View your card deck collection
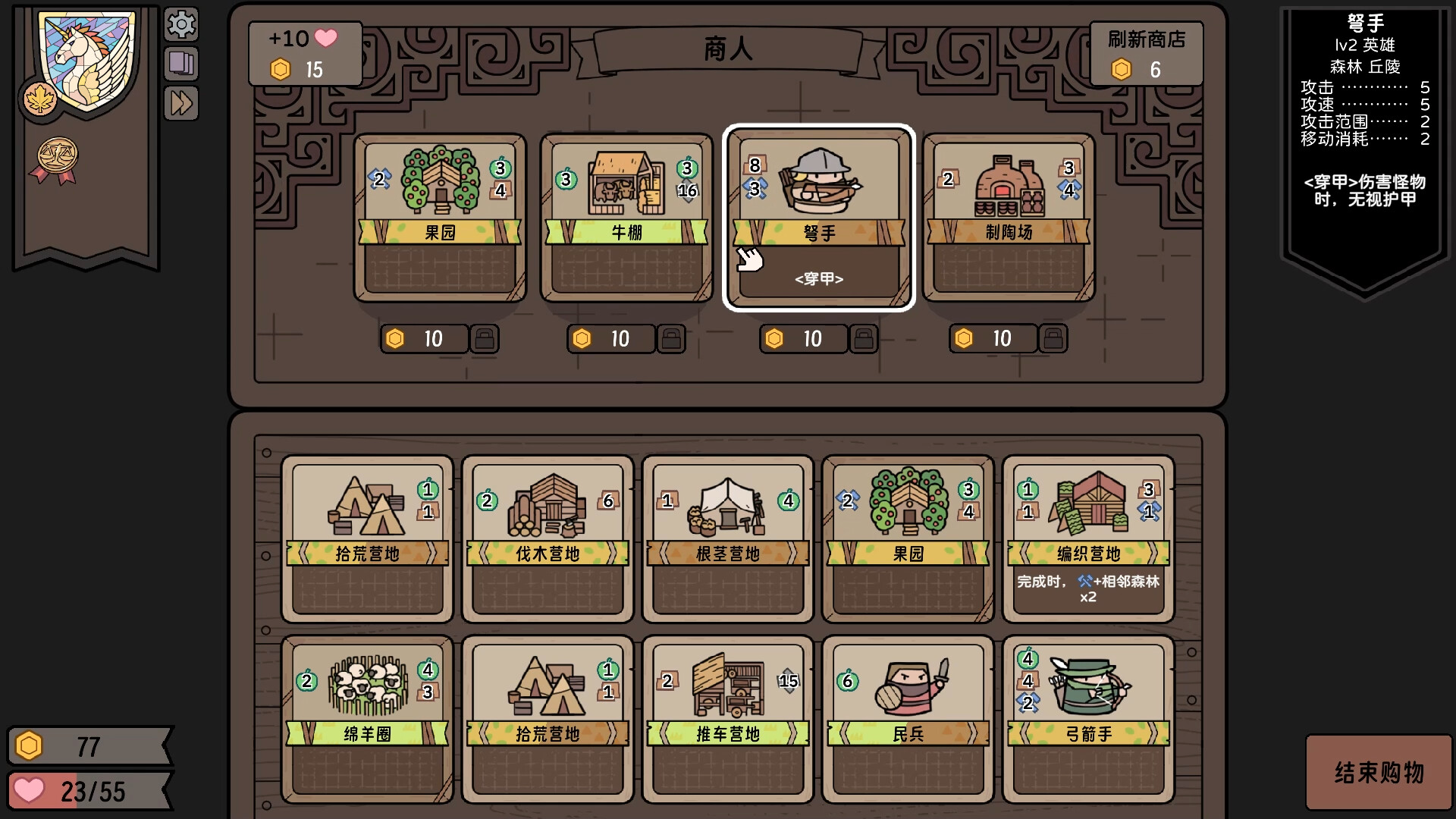Viewport: 1456px width, 819px height. [181, 64]
